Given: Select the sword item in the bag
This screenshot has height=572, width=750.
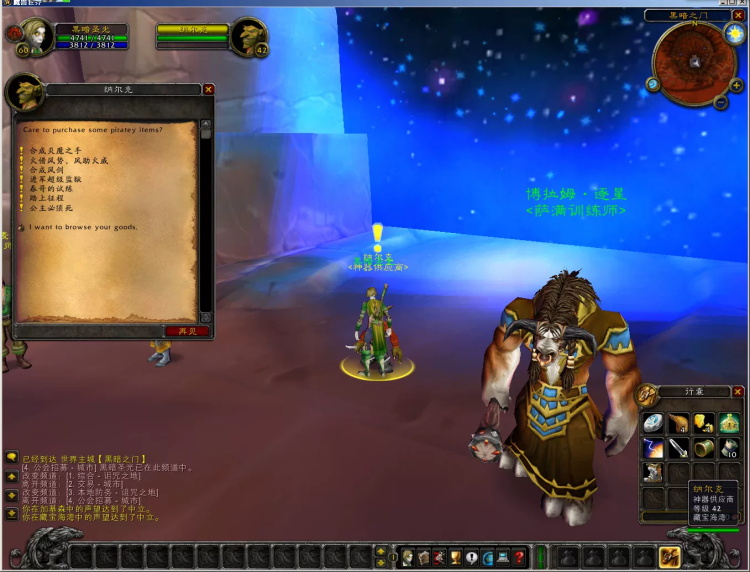Looking at the screenshot, I should (679, 447).
